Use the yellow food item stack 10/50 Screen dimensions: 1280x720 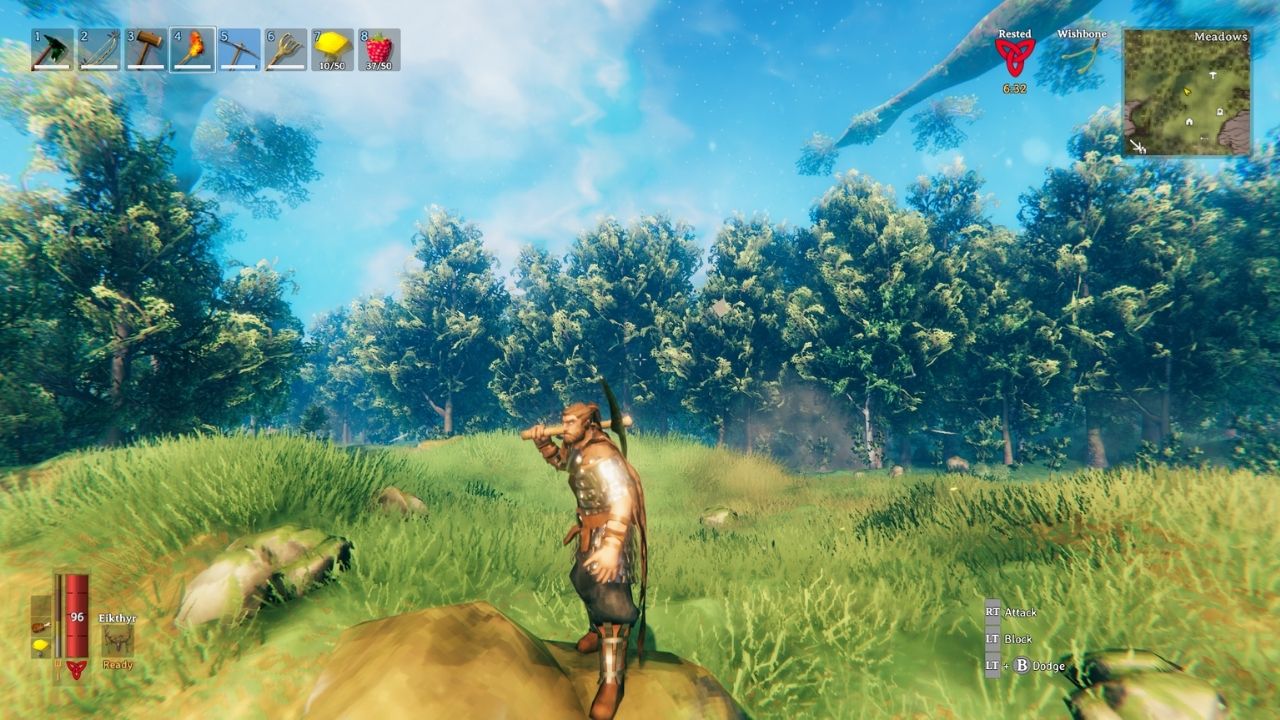[332, 50]
